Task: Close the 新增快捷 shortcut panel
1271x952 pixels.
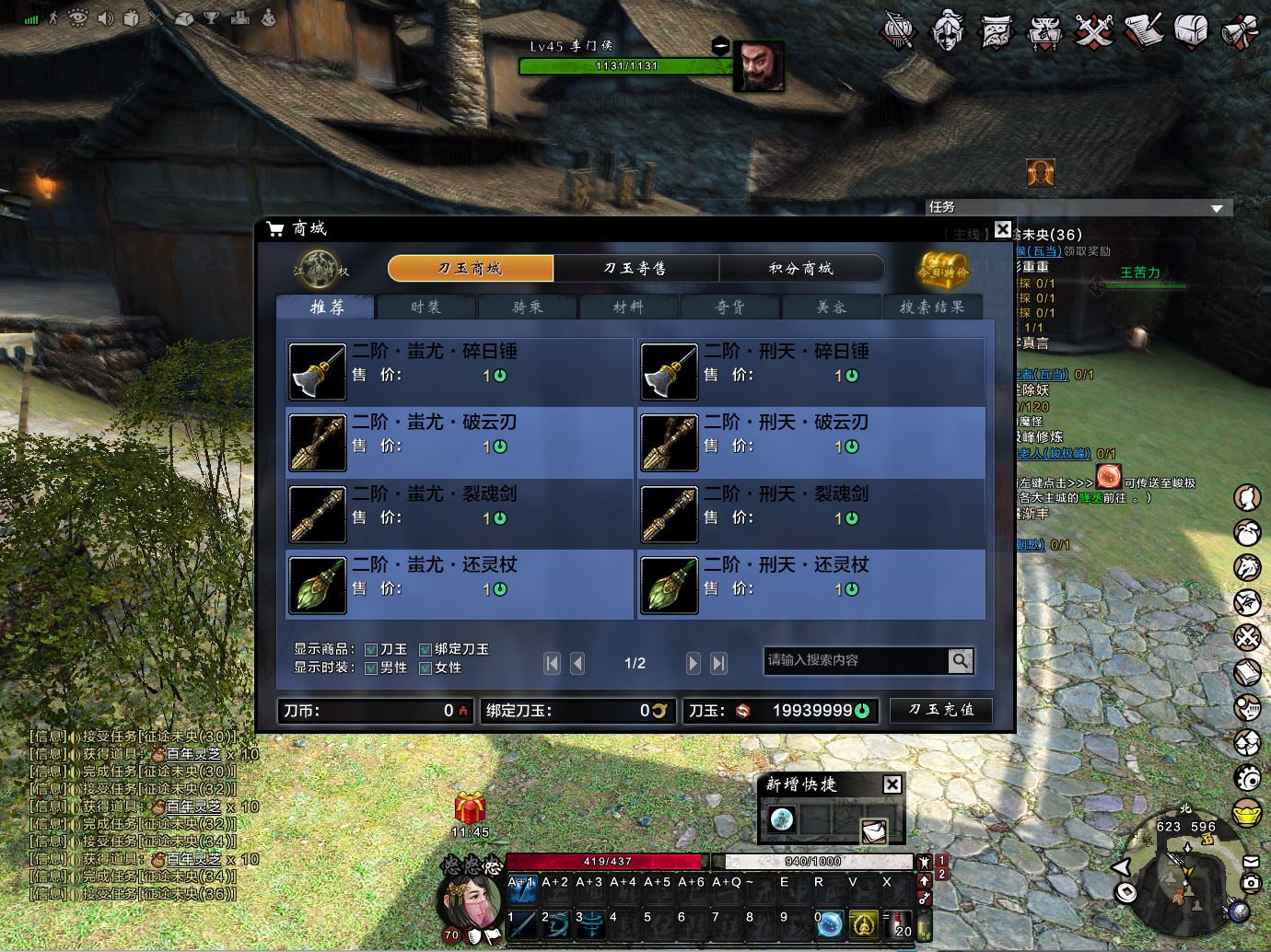Action: tap(892, 784)
